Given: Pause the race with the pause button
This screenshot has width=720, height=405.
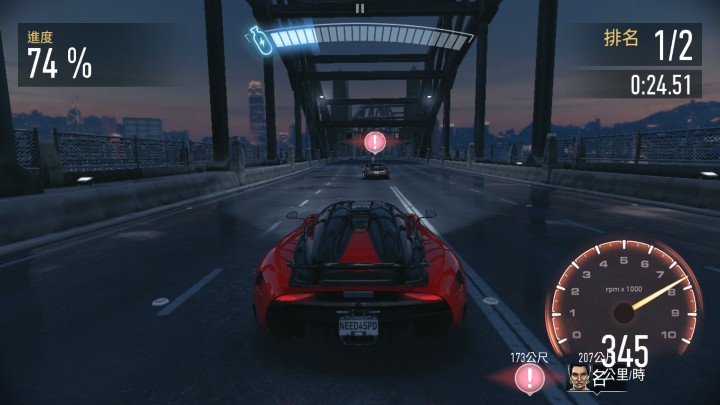Looking at the screenshot, I should point(360,7).
